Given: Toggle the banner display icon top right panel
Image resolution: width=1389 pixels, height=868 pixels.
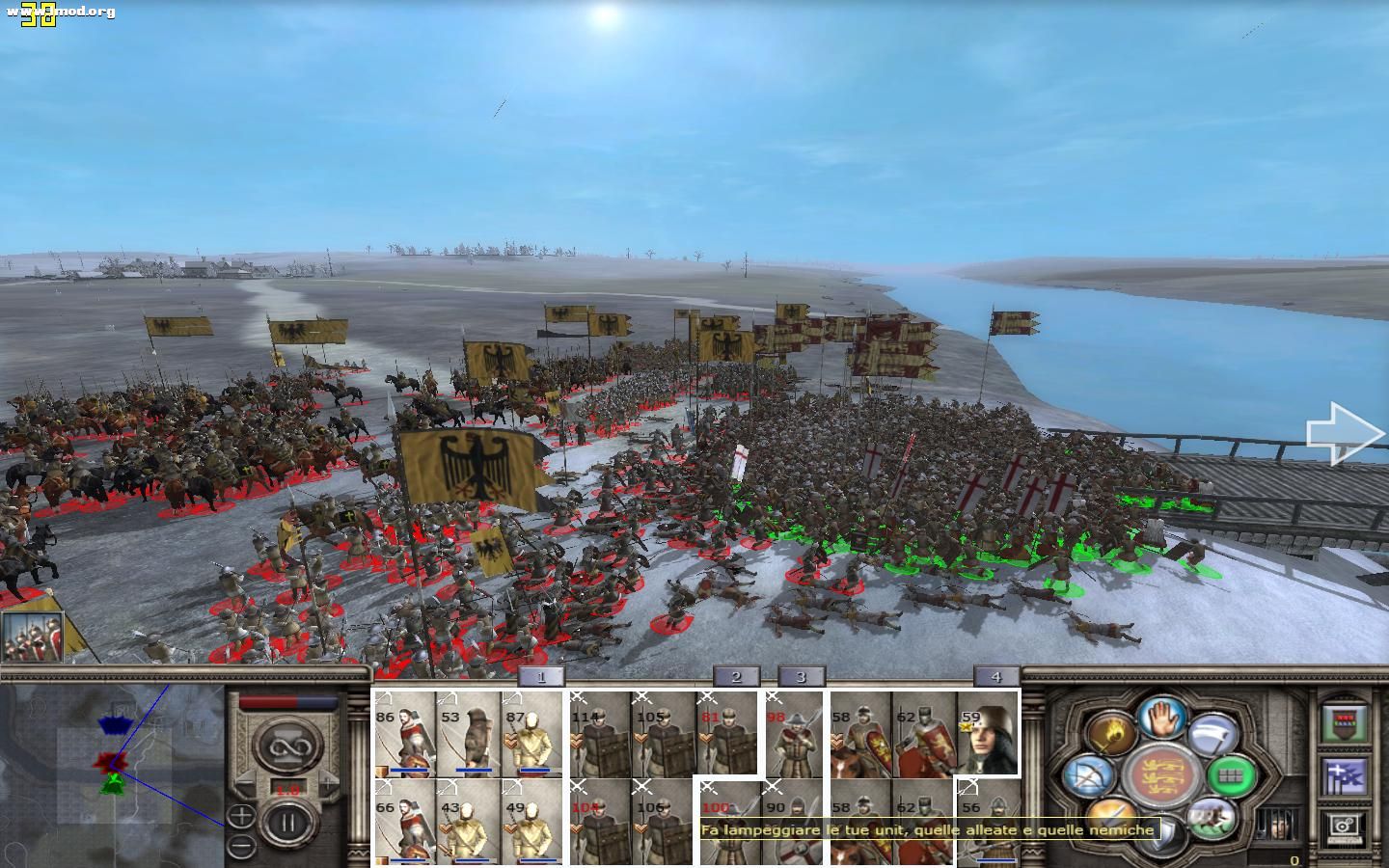Looking at the screenshot, I should pos(1344,721).
